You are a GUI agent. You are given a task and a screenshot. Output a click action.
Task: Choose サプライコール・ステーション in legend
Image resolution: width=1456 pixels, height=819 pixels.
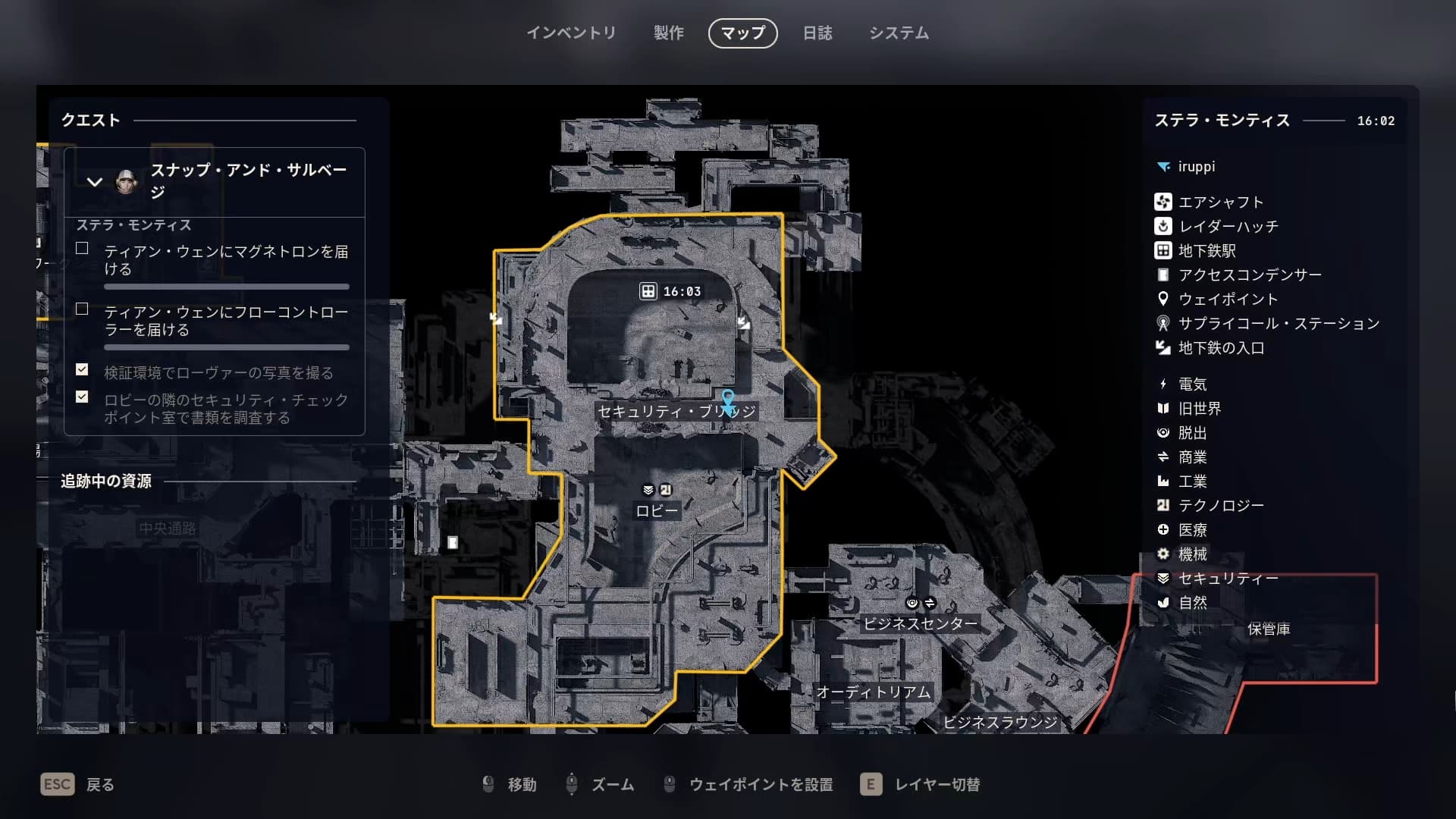click(x=1278, y=323)
